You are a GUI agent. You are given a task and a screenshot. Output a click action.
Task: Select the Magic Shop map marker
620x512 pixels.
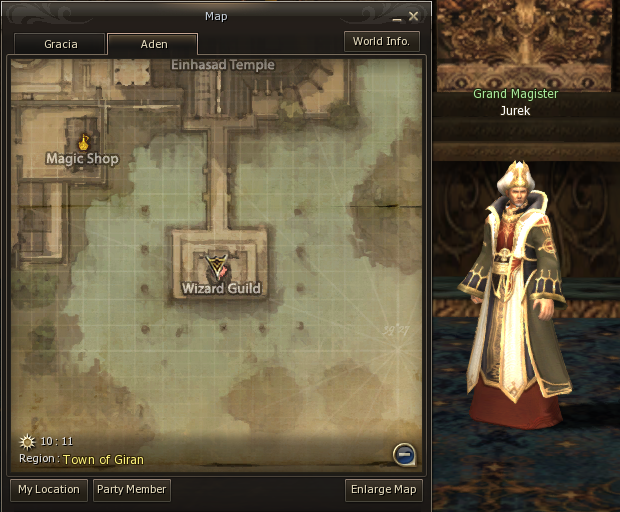pos(84,141)
